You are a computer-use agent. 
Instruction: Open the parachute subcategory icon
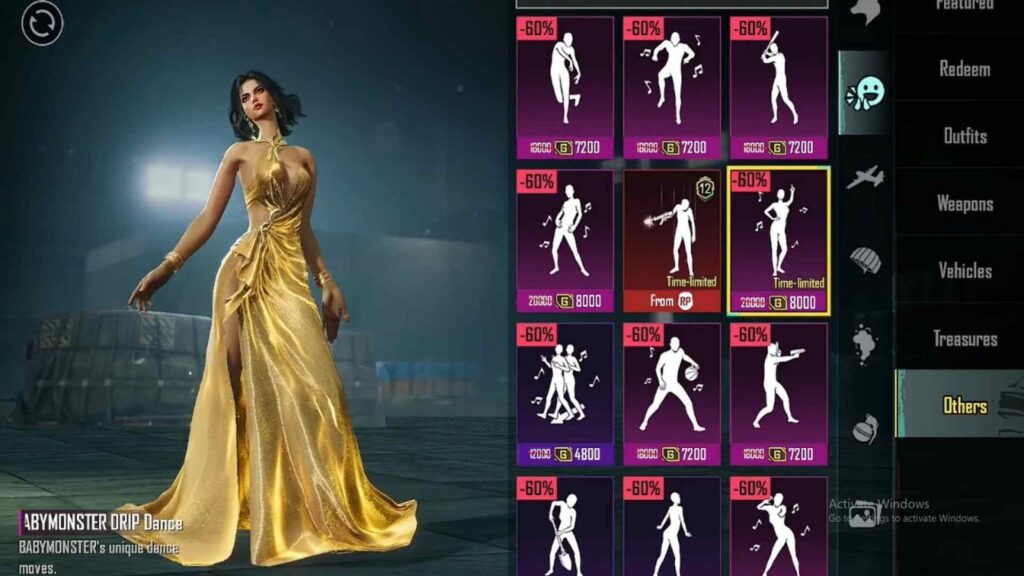click(865, 260)
